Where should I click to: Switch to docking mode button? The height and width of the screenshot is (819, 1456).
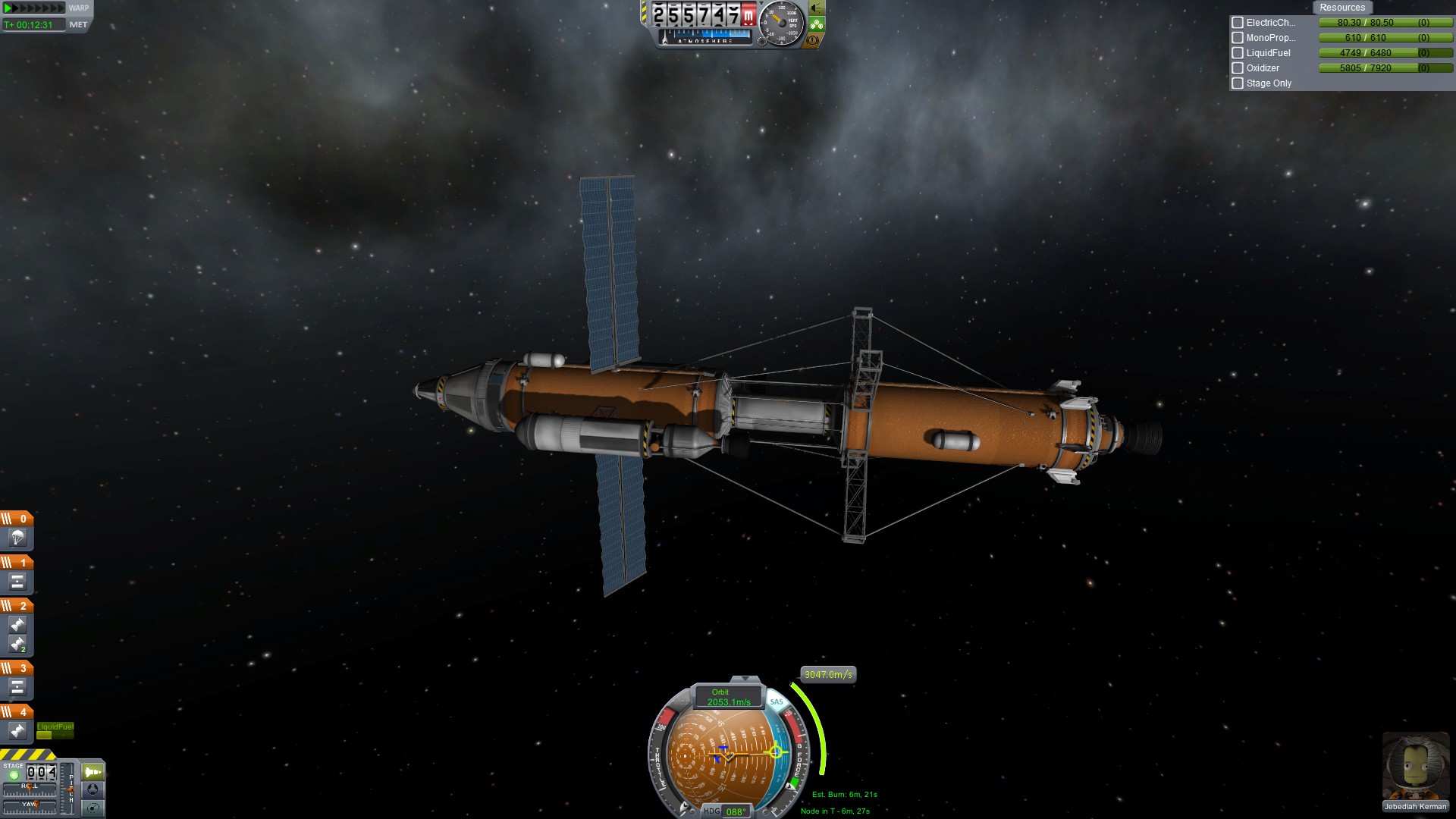point(93,789)
